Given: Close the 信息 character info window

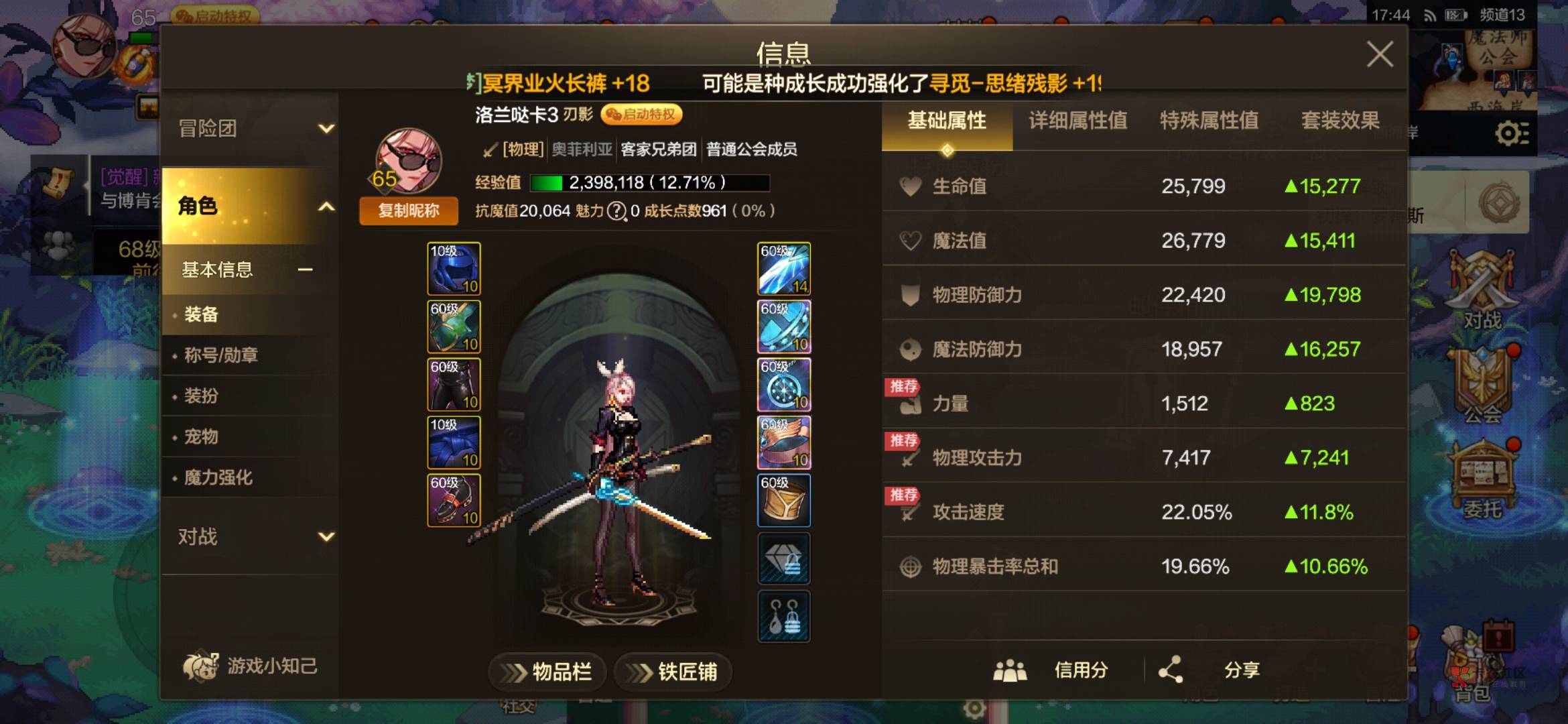Looking at the screenshot, I should (x=1380, y=54).
